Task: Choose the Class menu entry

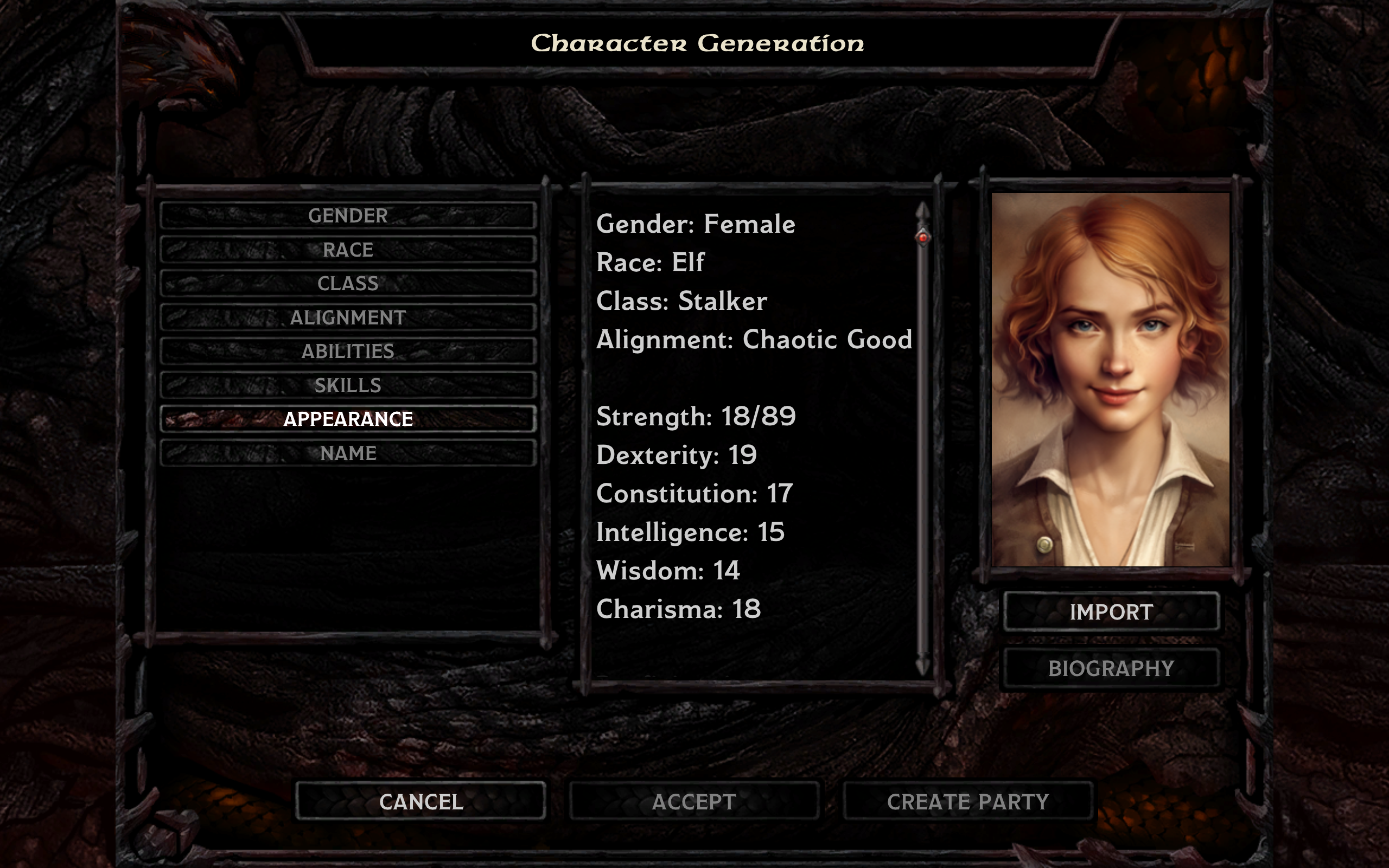Action: 348,284
